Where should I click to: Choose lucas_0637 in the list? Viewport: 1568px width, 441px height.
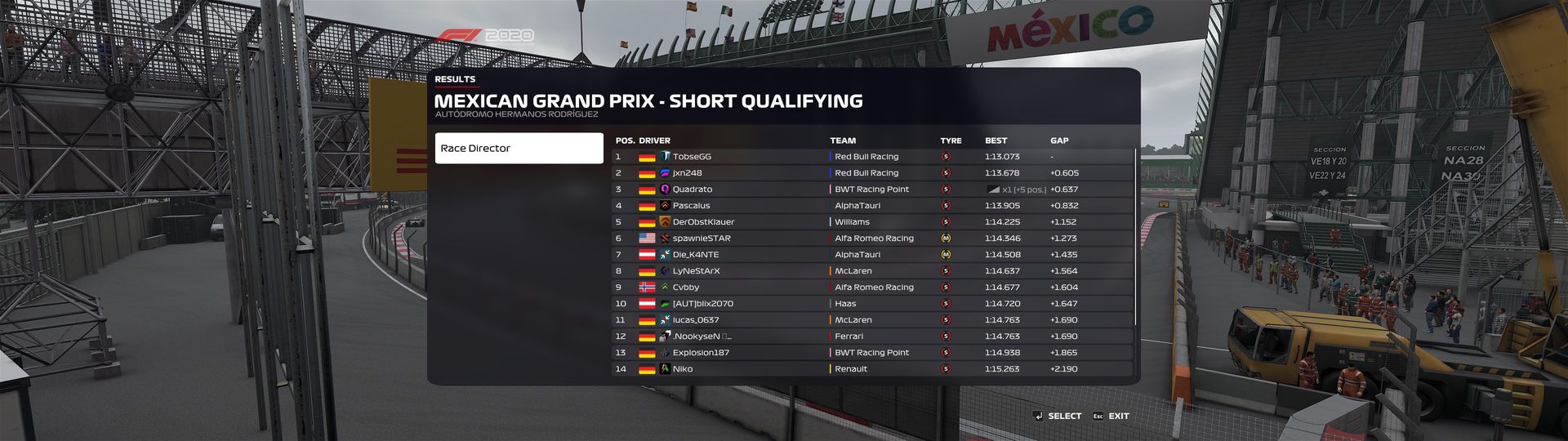click(871, 320)
